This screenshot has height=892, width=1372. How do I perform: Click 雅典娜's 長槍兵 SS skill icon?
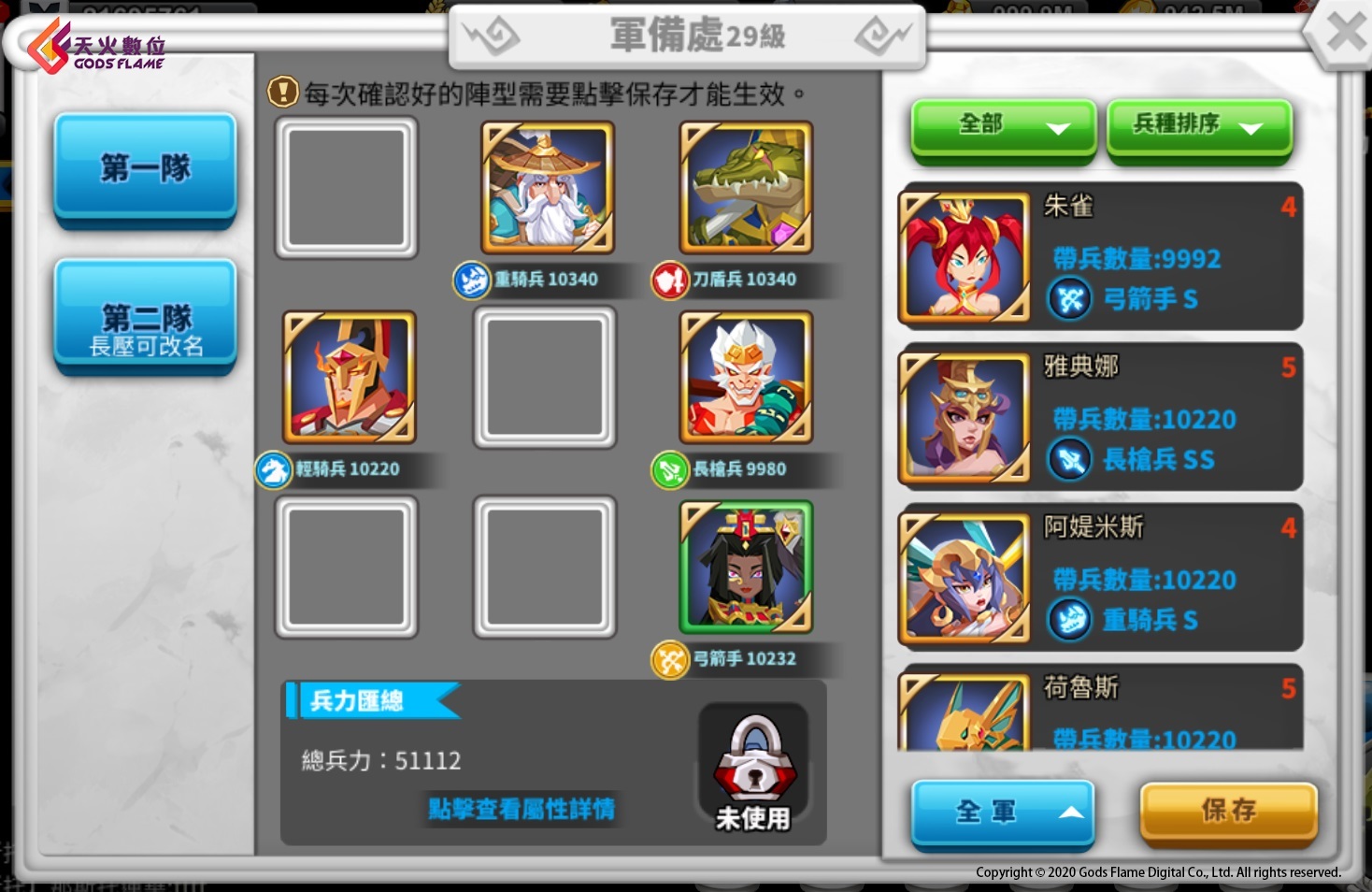tap(1071, 459)
